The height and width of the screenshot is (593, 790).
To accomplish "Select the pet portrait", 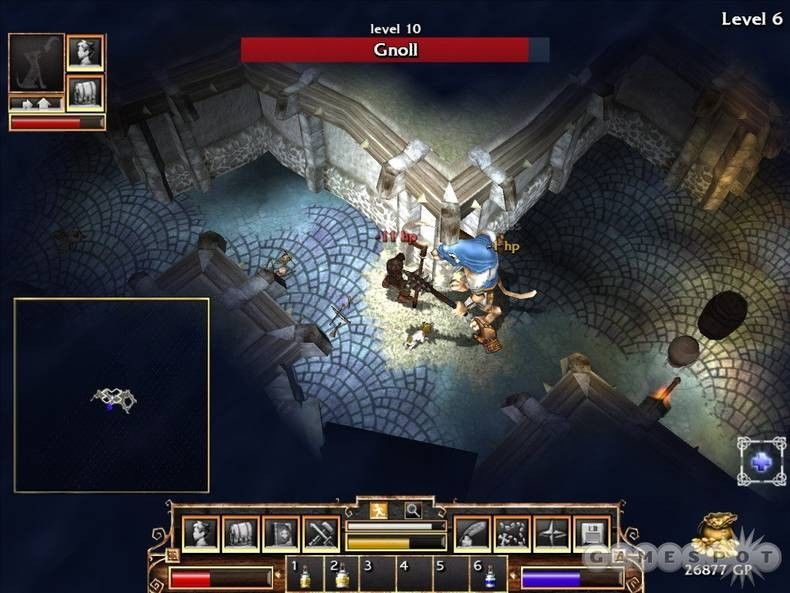I will [36, 63].
